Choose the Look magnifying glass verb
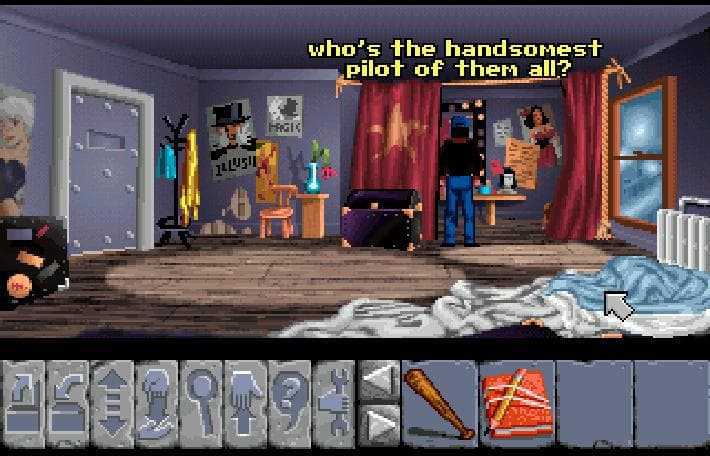 200,400
